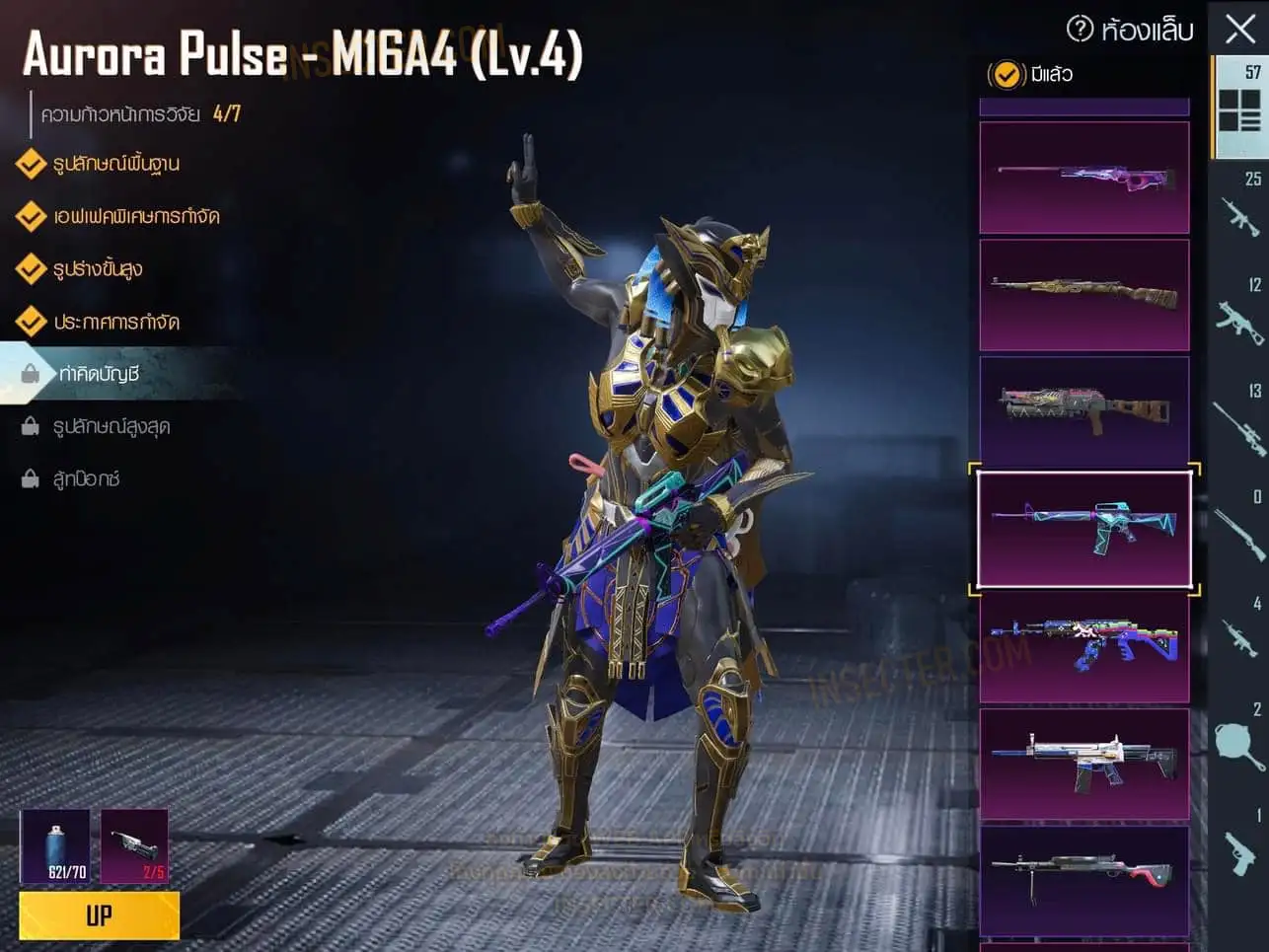Close the weapon lab screen
1269x952 pixels.
(1239, 29)
